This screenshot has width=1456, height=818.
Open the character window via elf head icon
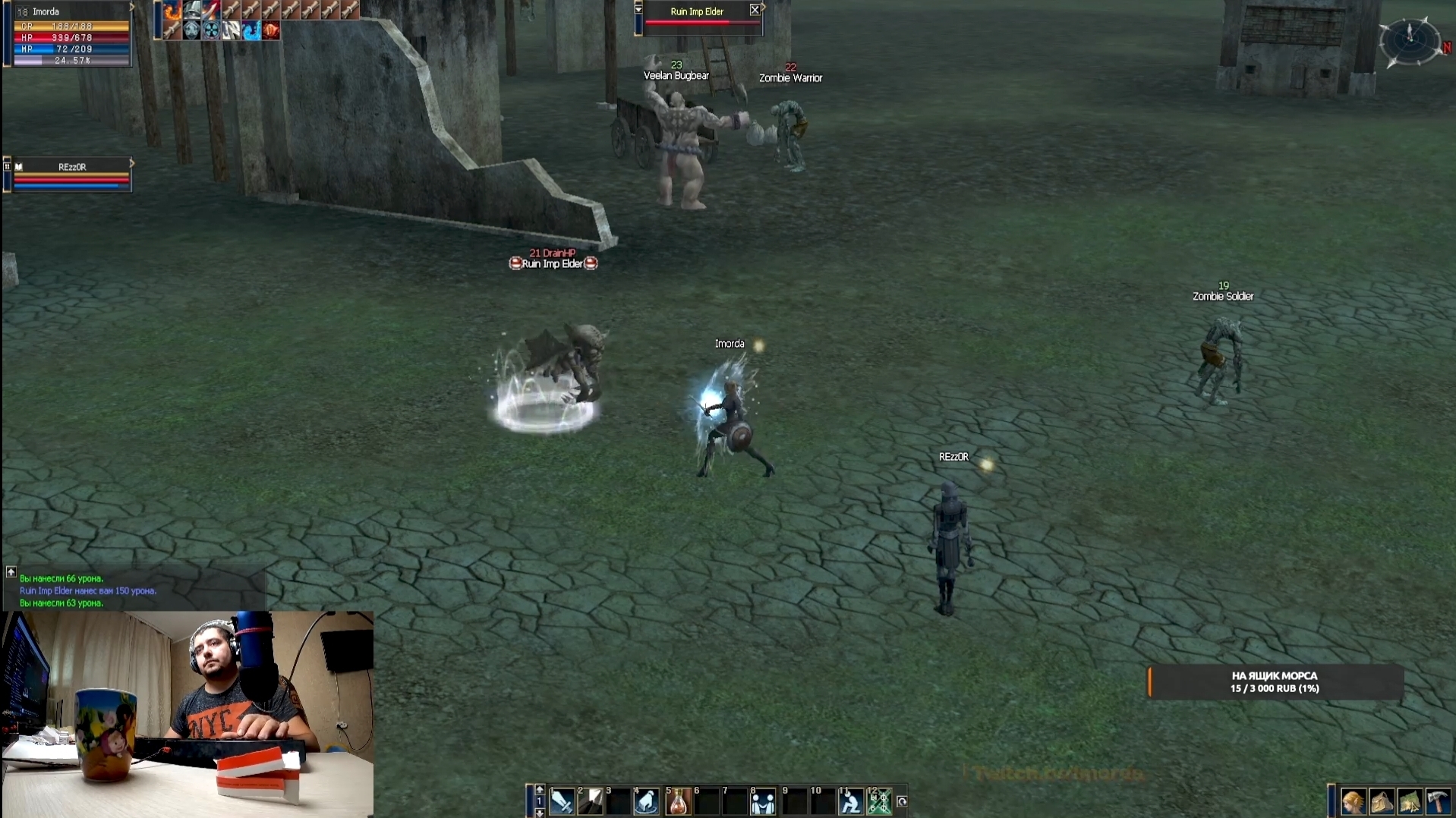click(1353, 801)
